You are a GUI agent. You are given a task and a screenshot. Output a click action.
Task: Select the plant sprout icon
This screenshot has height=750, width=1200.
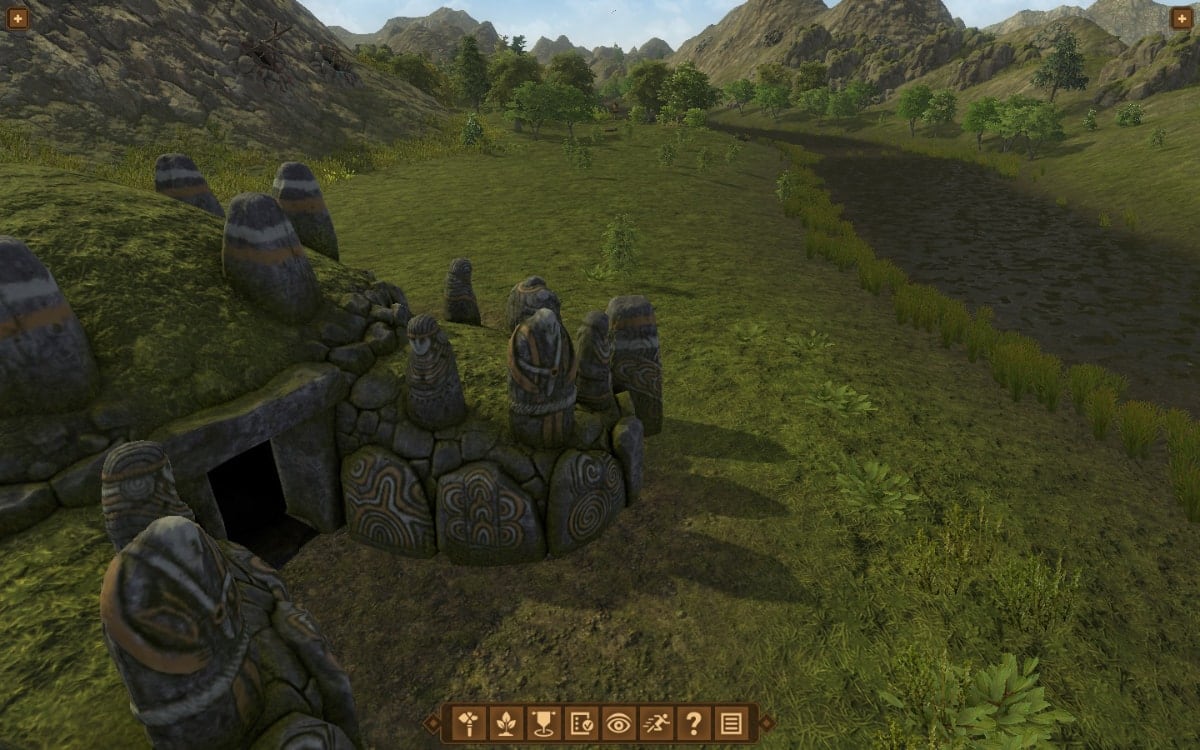506,722
